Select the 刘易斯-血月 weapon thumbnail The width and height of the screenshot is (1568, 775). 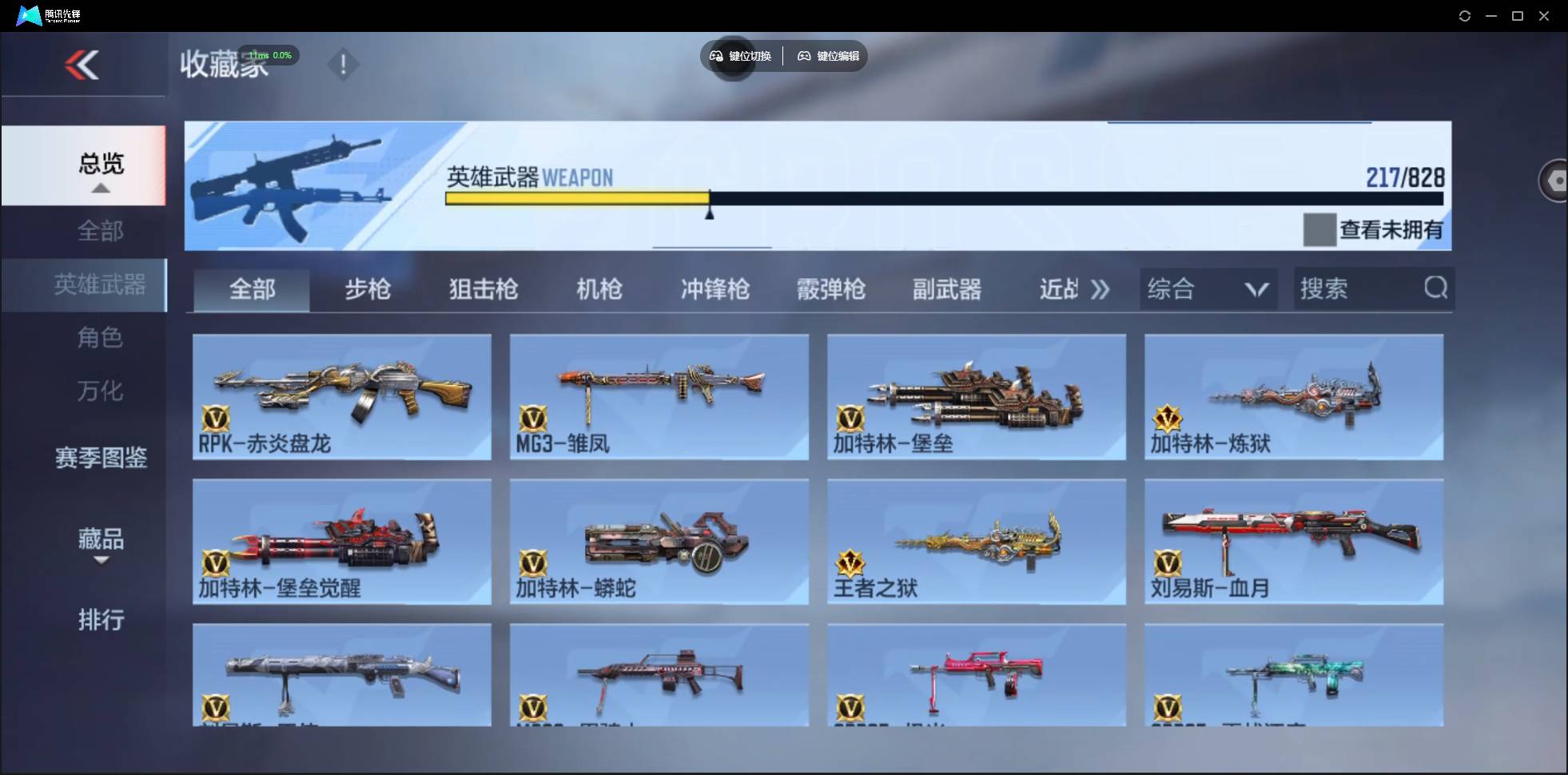(x=1295, y=542)
